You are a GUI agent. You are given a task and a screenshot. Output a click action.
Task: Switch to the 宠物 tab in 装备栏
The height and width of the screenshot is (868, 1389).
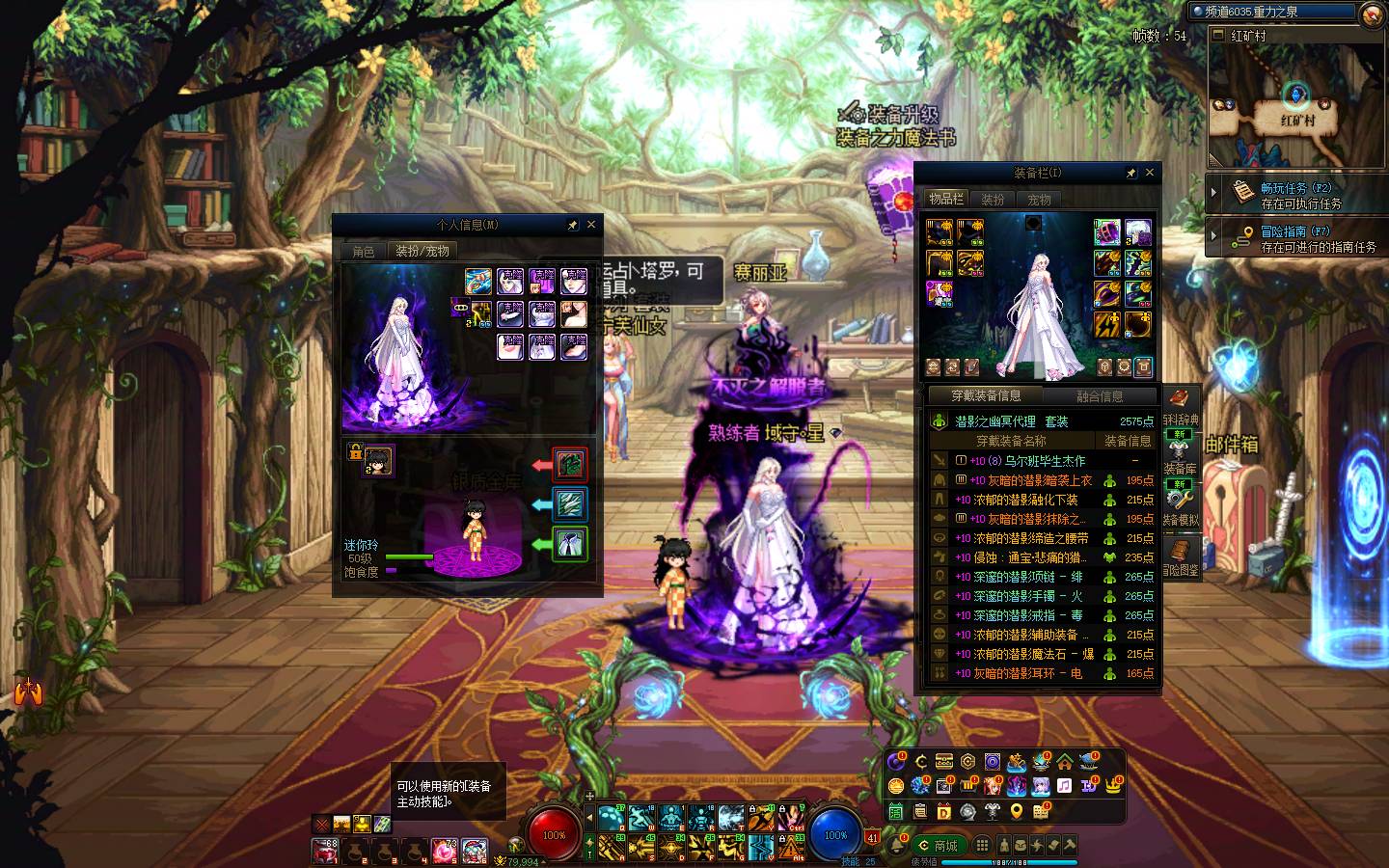1039,200
